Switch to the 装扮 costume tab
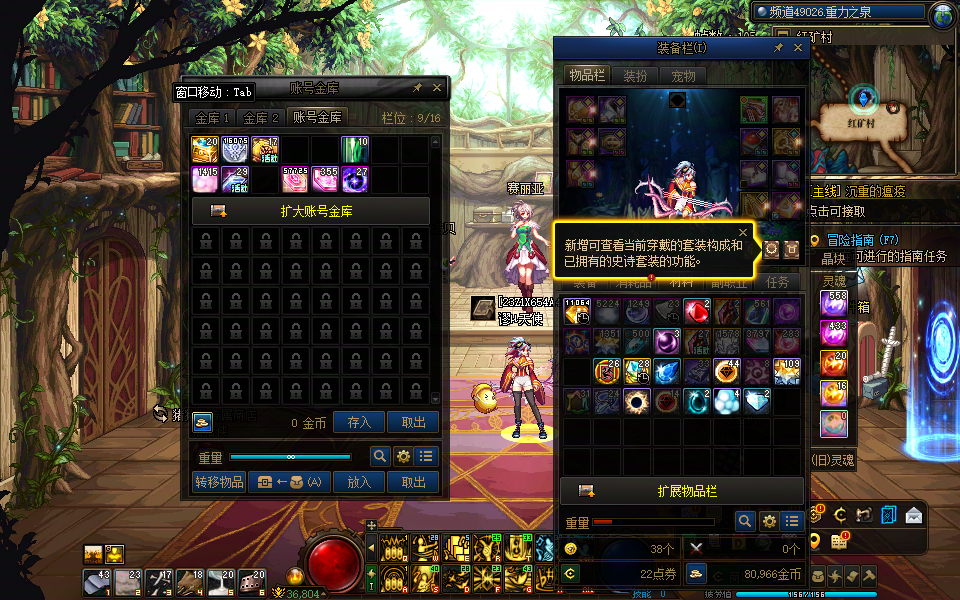 click(x=635, y=75)
